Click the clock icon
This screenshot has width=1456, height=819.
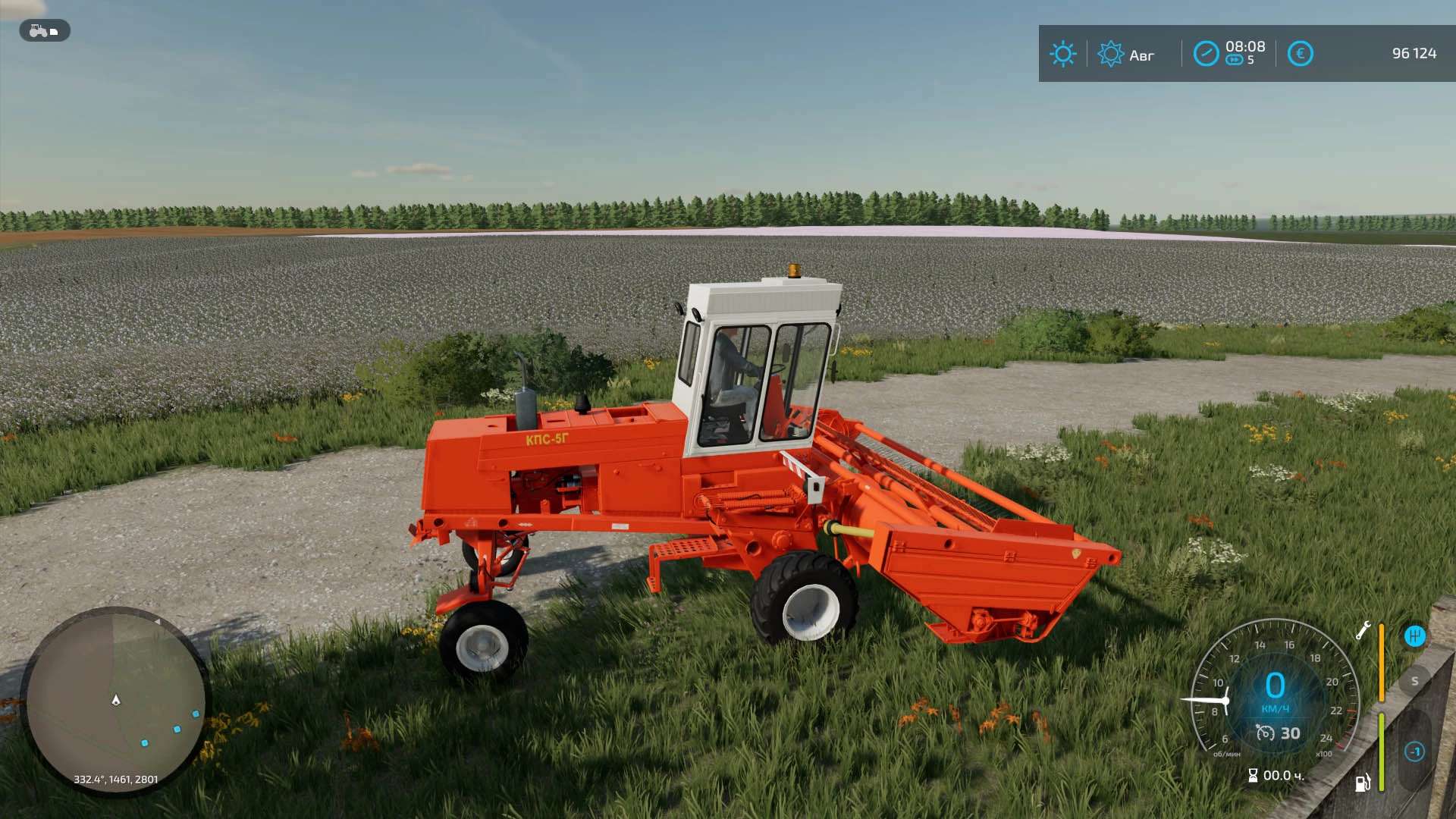[x=1206, y=54]
